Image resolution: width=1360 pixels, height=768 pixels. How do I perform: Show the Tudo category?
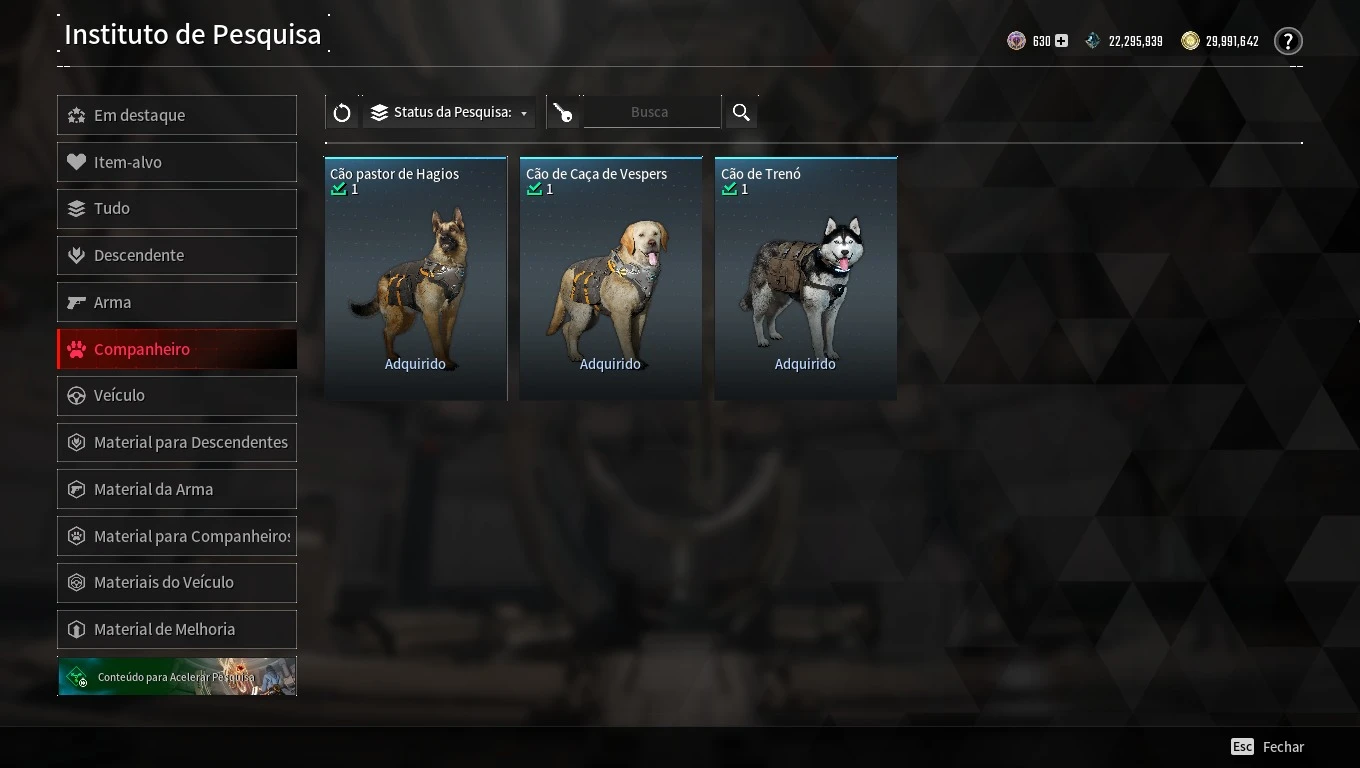tap(177, 208)
